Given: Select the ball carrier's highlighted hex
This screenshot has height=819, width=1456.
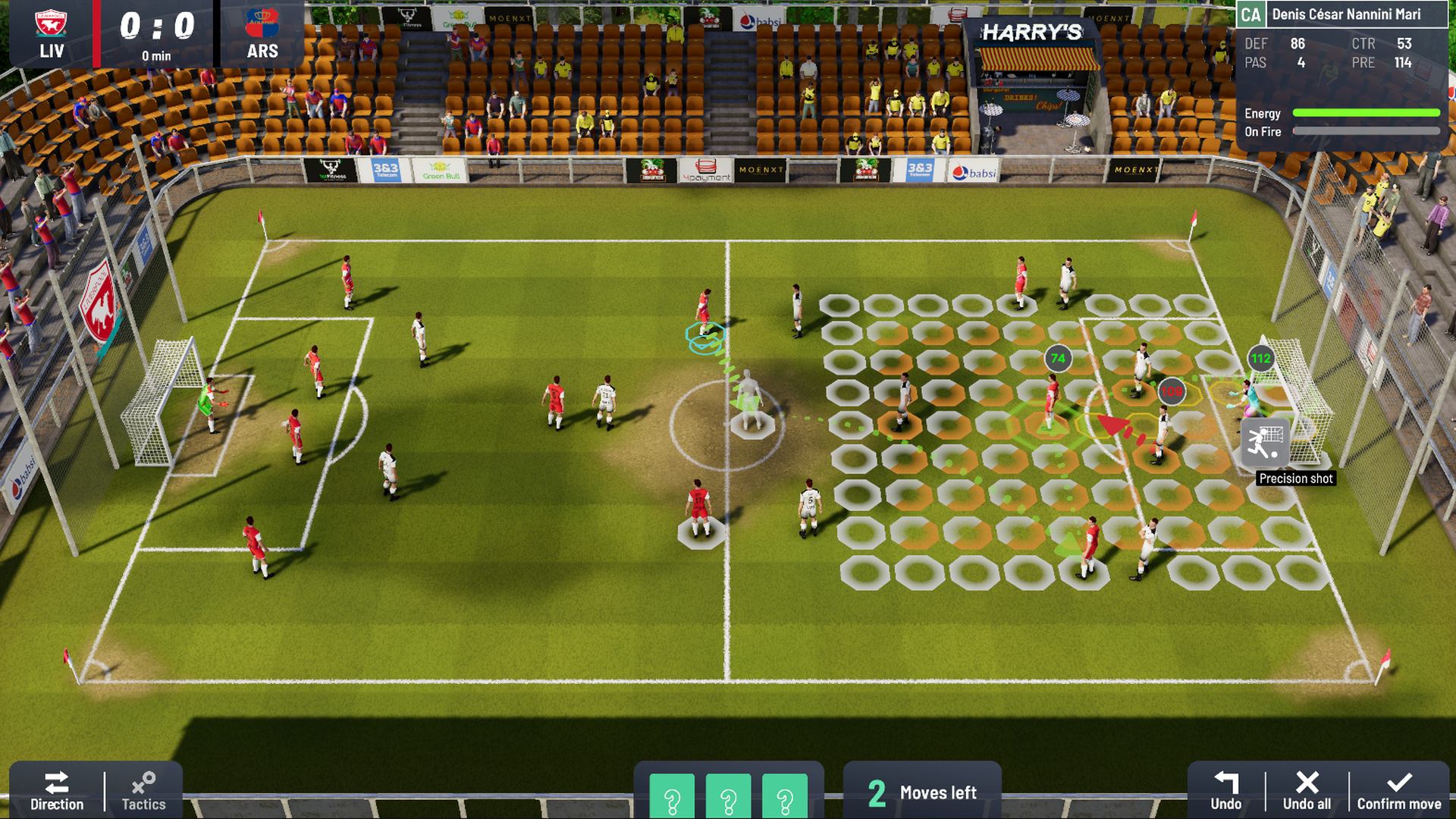Looking at the screenshot, I should [705, 334].
